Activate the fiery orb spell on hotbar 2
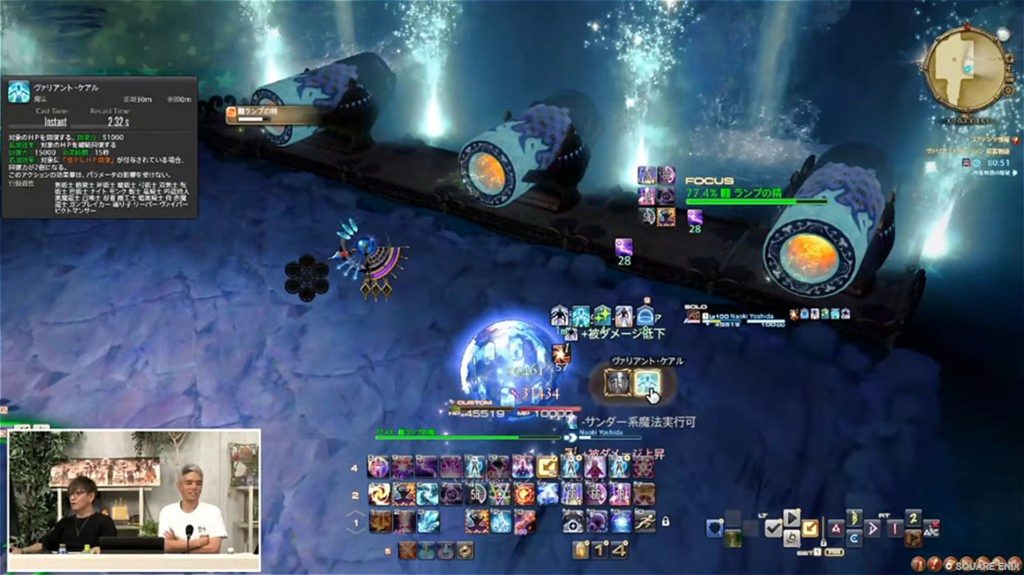 tap(524, 494)
